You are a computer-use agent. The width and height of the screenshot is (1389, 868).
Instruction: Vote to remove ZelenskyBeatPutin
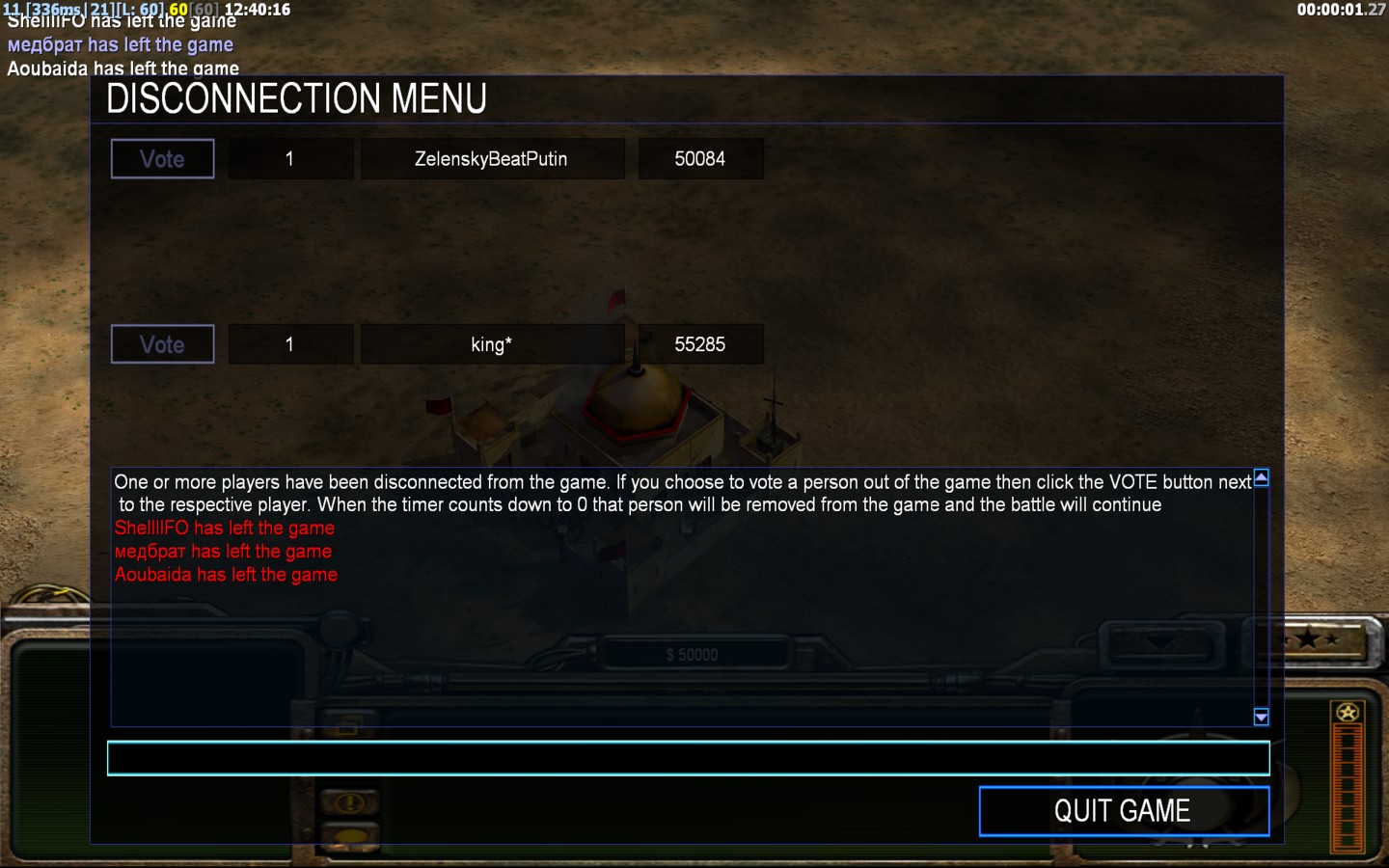(x=162, y=159)
